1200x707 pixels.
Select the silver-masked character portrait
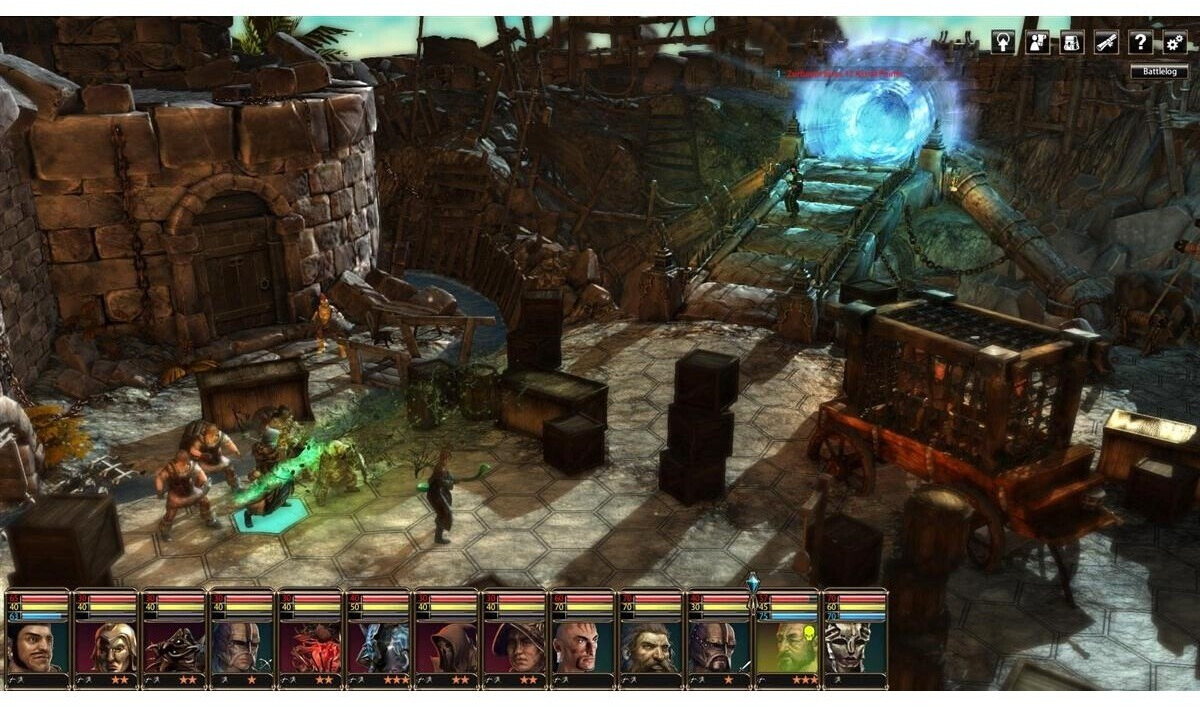854,647
